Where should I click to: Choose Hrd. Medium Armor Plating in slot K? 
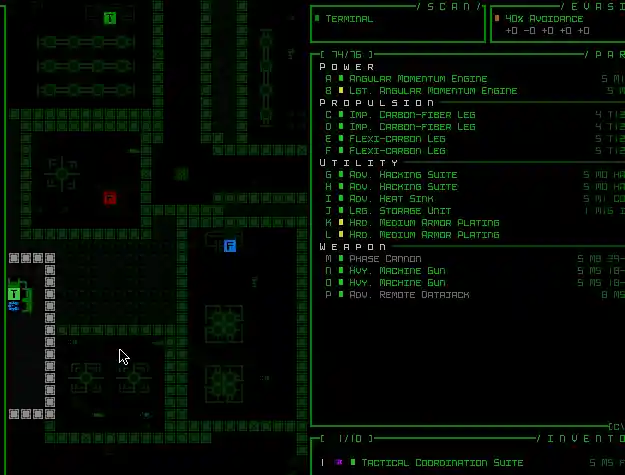tap(424, 223)
